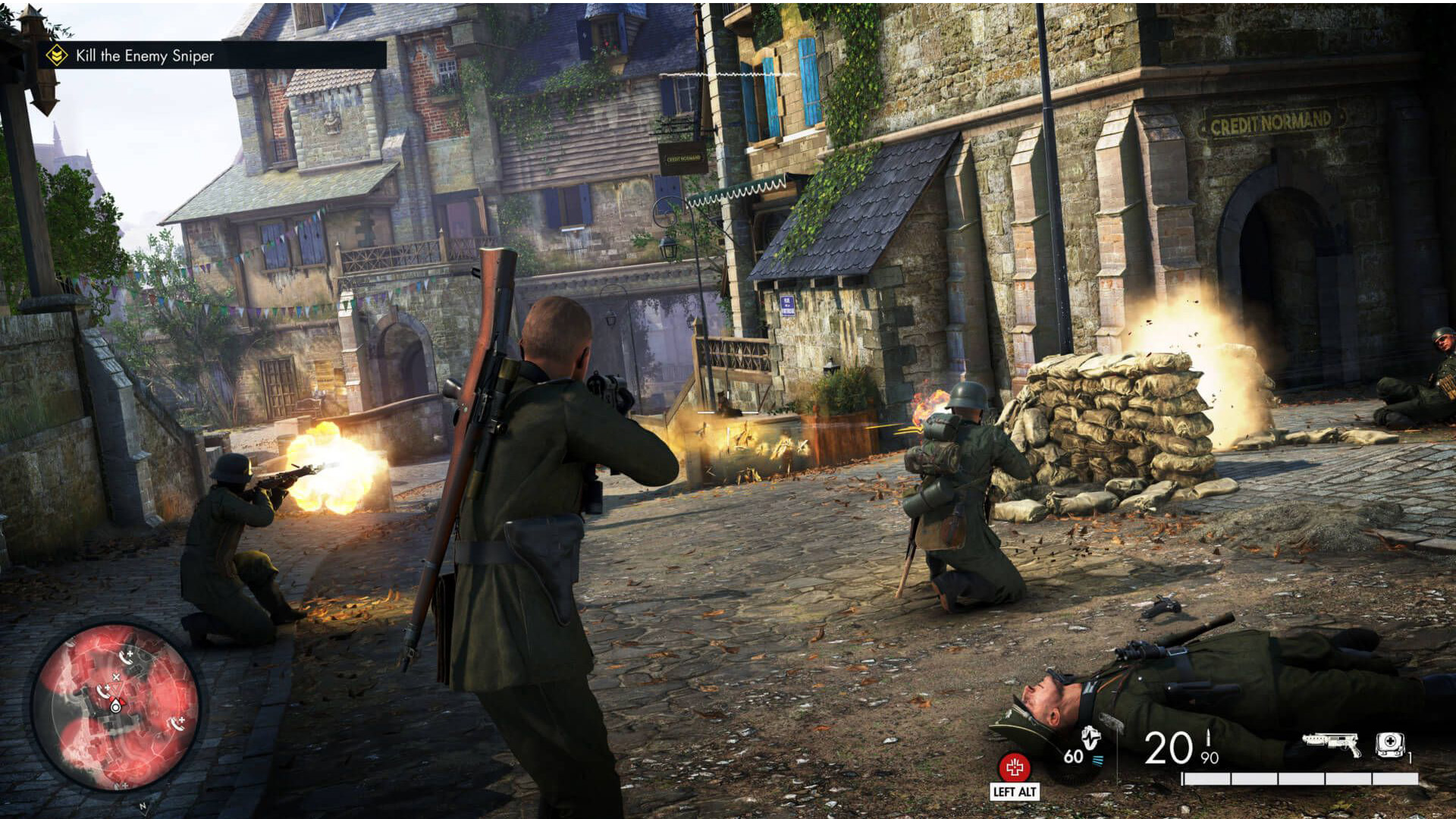Image resolution: width=1456 pixels, height=819 pixels.
Task: Click the X marker on the minimap
Action: tap(116, 676)
